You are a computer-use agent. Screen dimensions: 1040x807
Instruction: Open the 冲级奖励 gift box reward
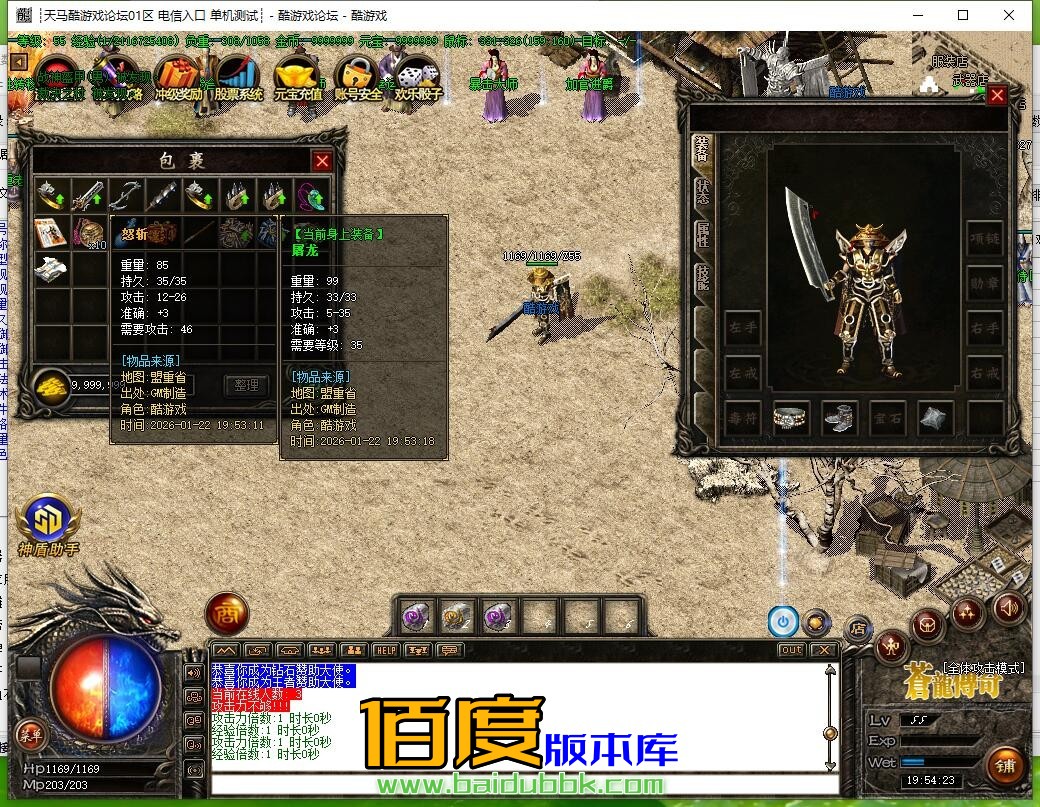(x=181, y=76)
